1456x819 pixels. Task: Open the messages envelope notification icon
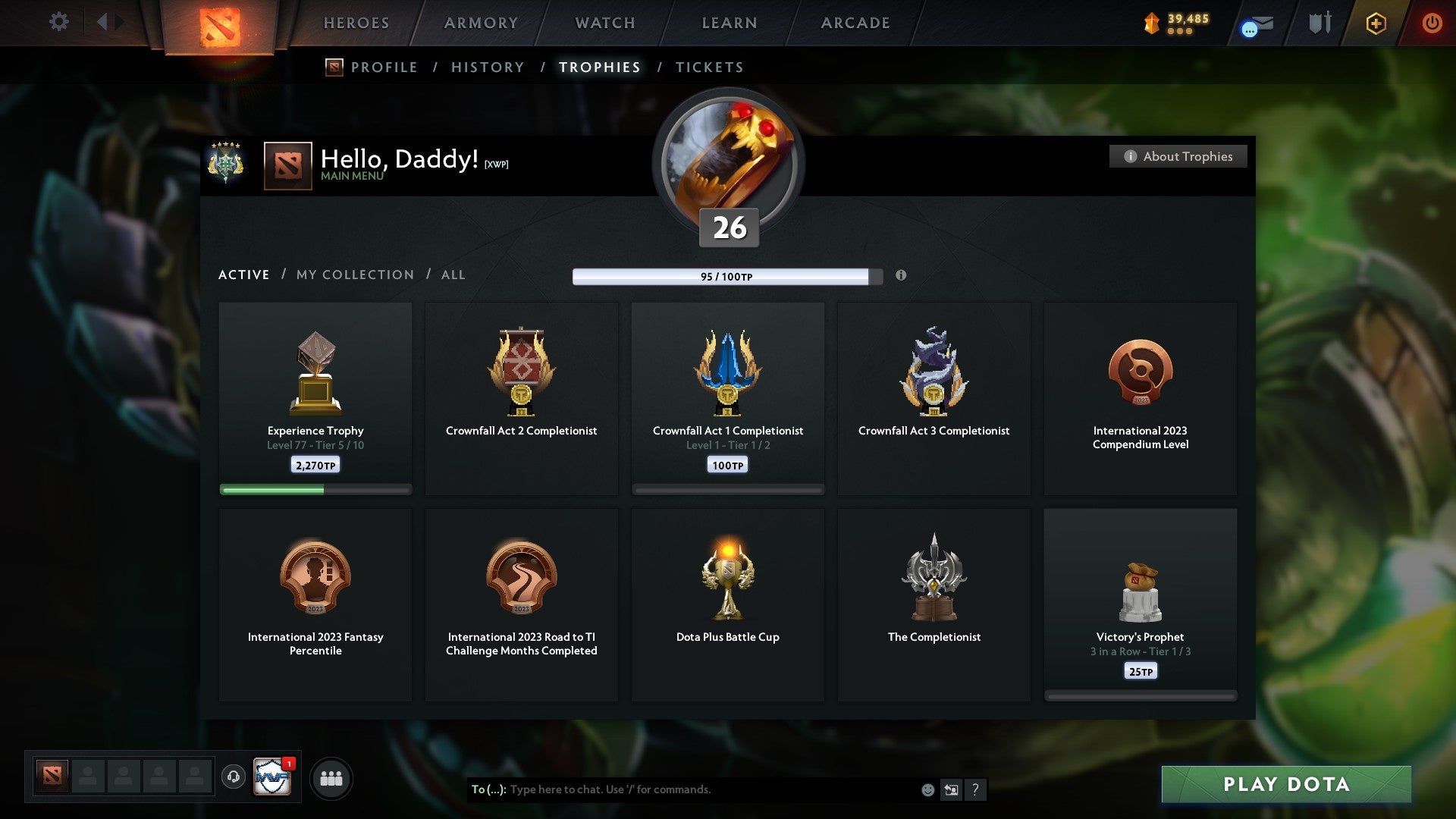[1254, 24]
